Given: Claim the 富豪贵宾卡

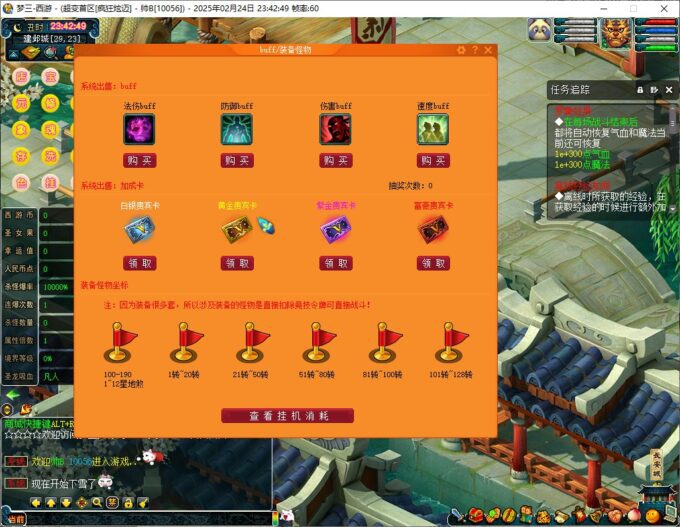Looking at the screenshot, I should click(x=433, y=263).
